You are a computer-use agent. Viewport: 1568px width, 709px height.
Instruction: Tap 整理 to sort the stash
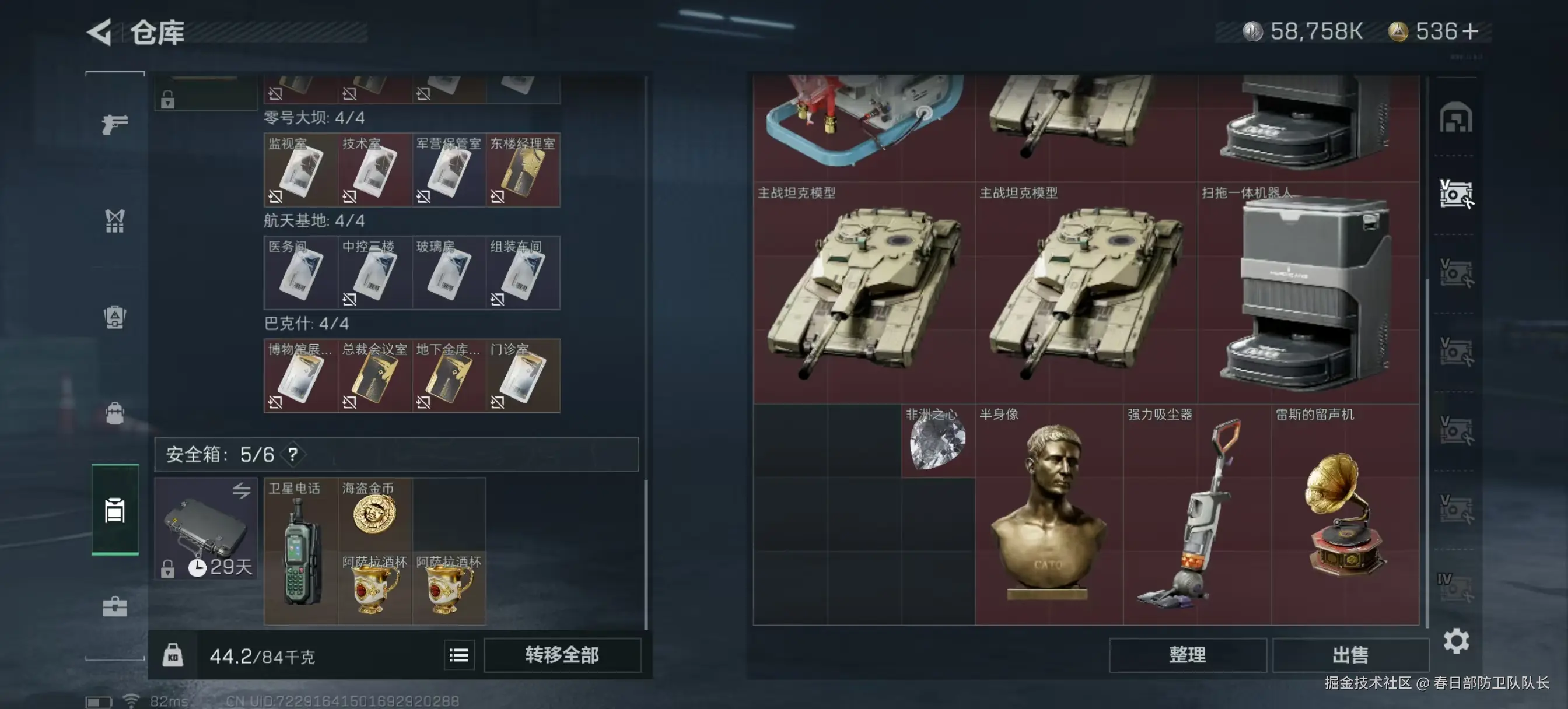click(1187, 655)
